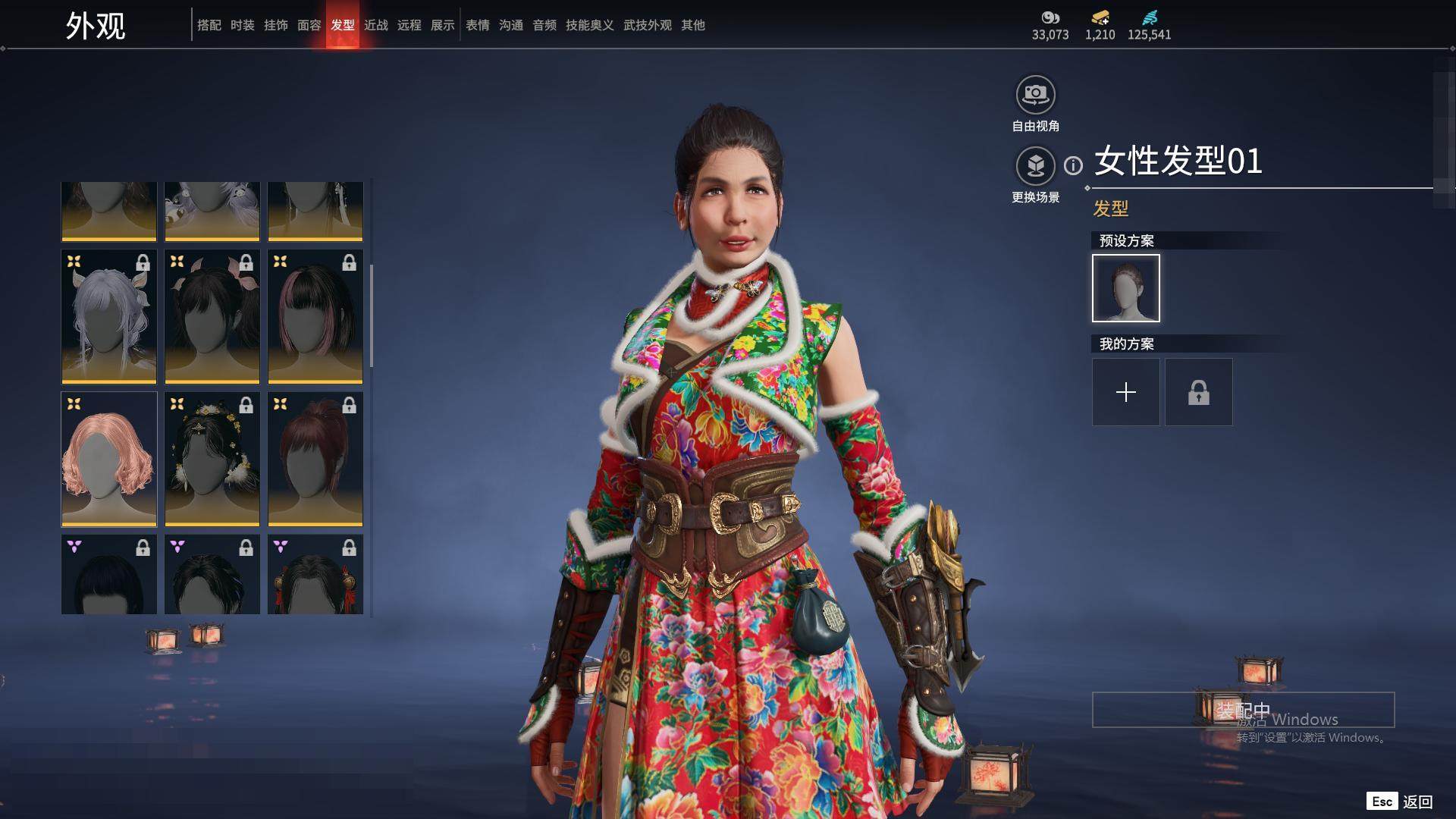Switch to 武技外观 tab
This screenshot has width=1456, height=819.
tap(648, 25)
